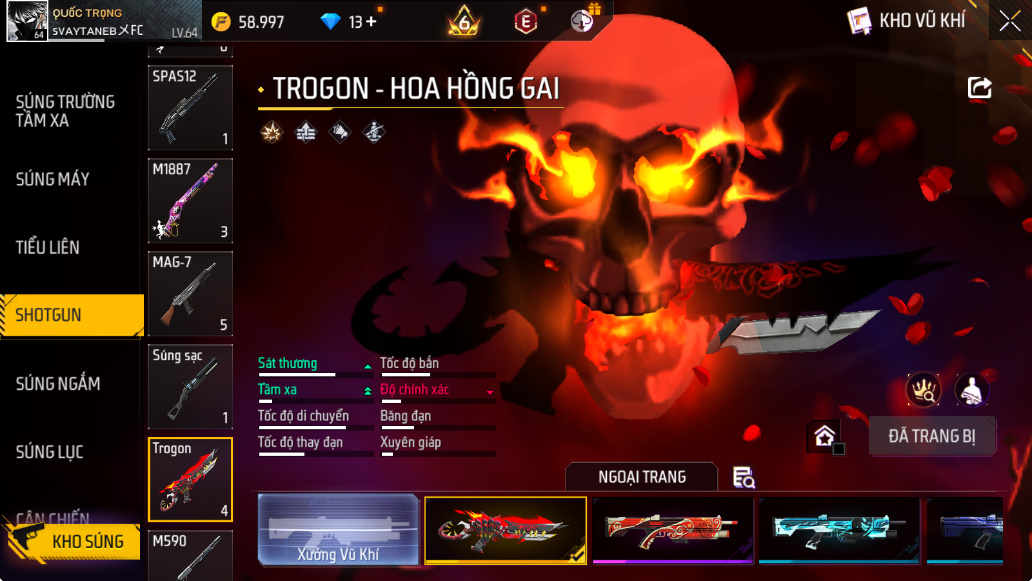
Task: Click the Kho Súng button
Action: pos(75,541)
